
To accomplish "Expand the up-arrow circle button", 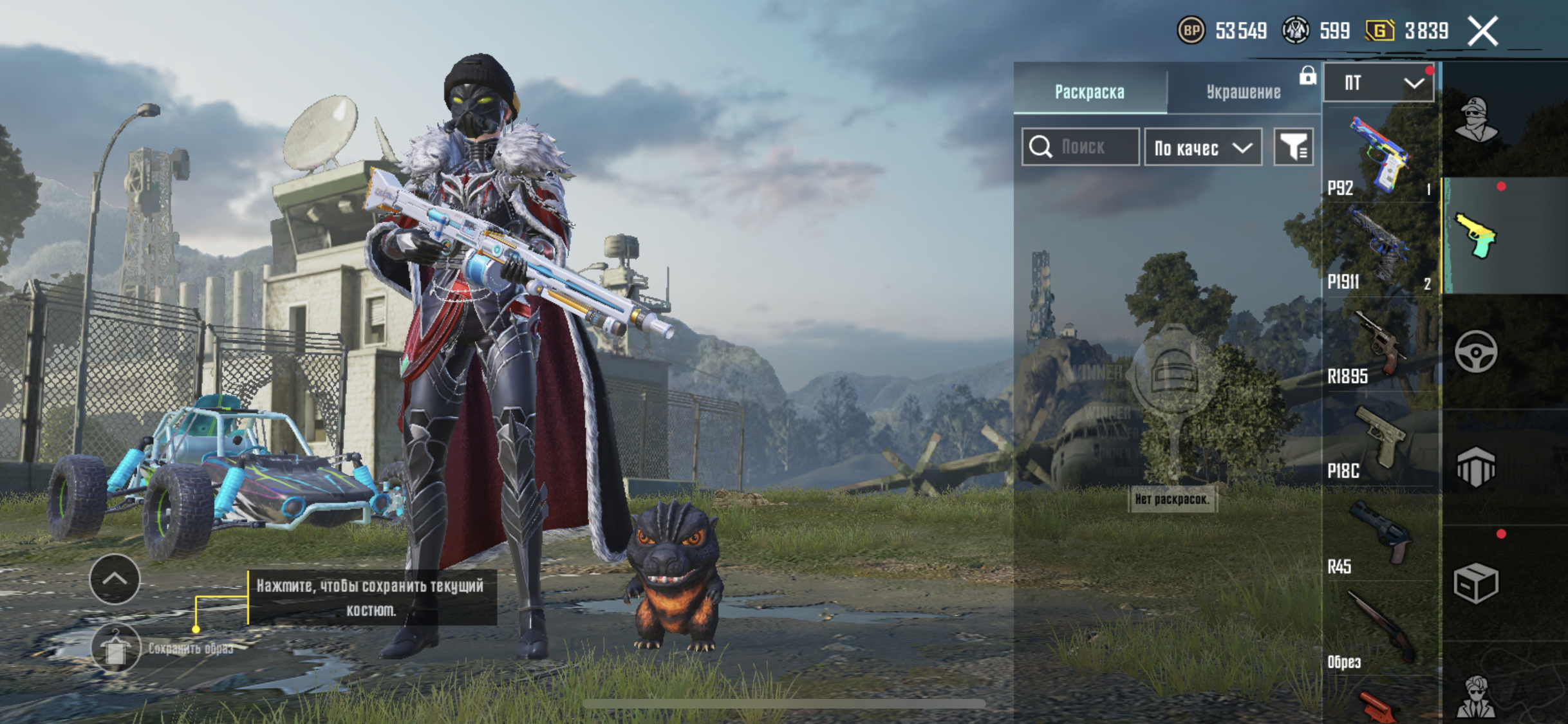I will (115, 579).
